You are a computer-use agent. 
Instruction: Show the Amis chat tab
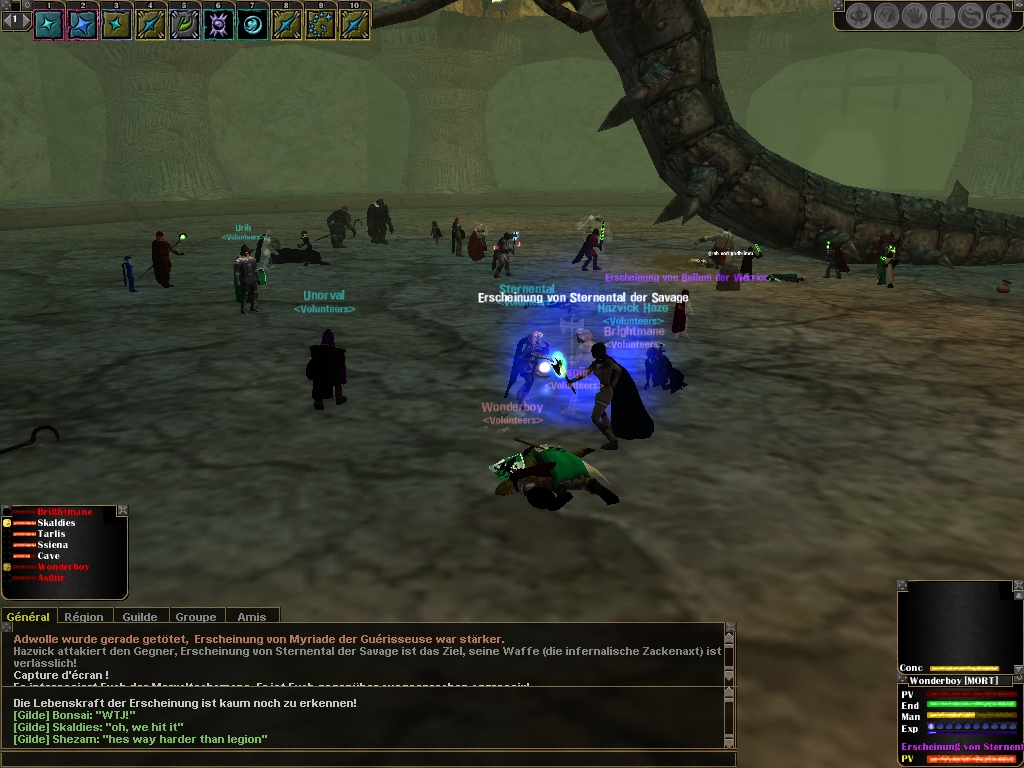(251, 617)
